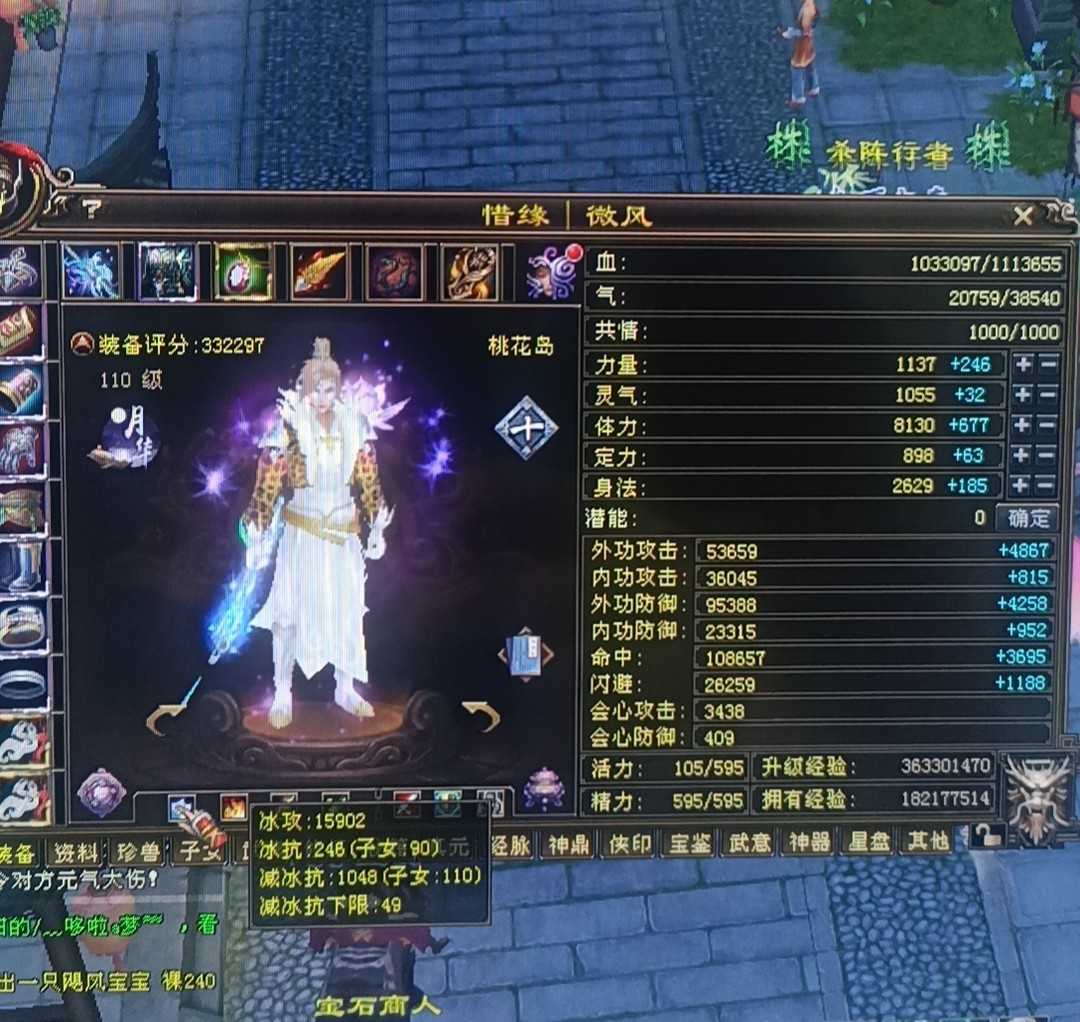Toggle the padlock icon beside the tabs

point(987,837)
